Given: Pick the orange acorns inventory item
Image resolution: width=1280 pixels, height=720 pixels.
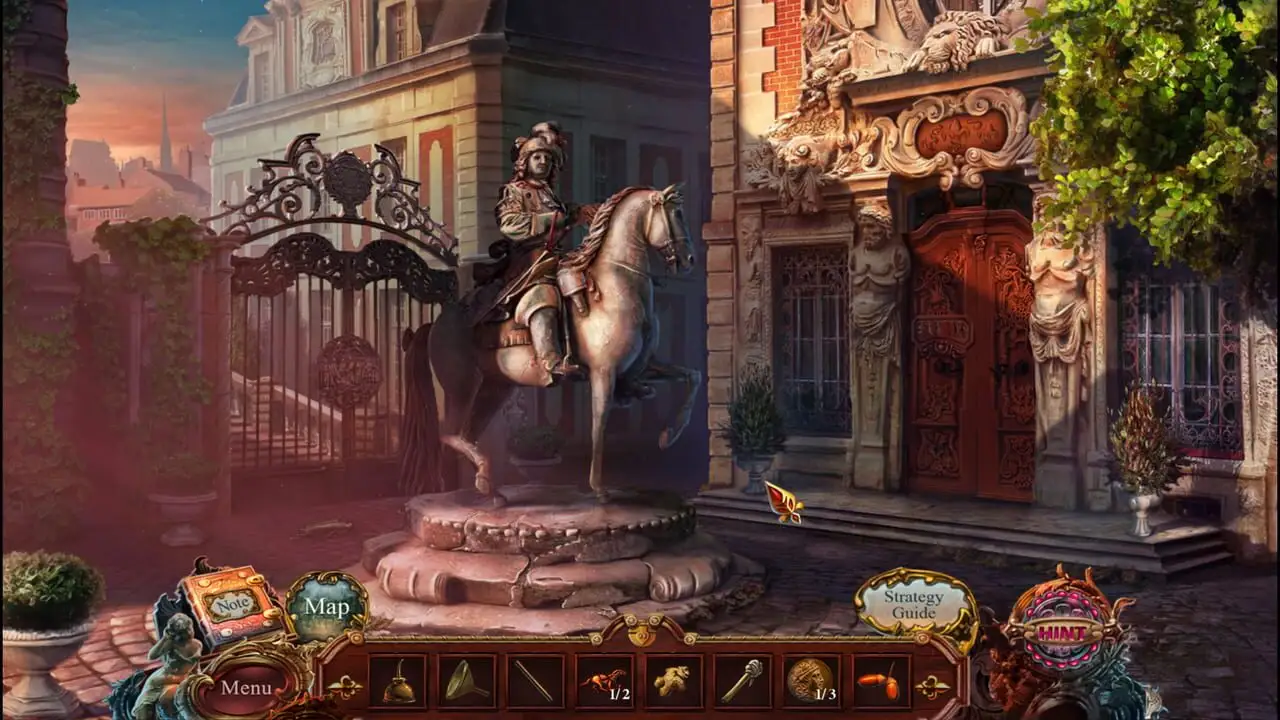Looking at the screenshot, I should (x=881, y=682).
